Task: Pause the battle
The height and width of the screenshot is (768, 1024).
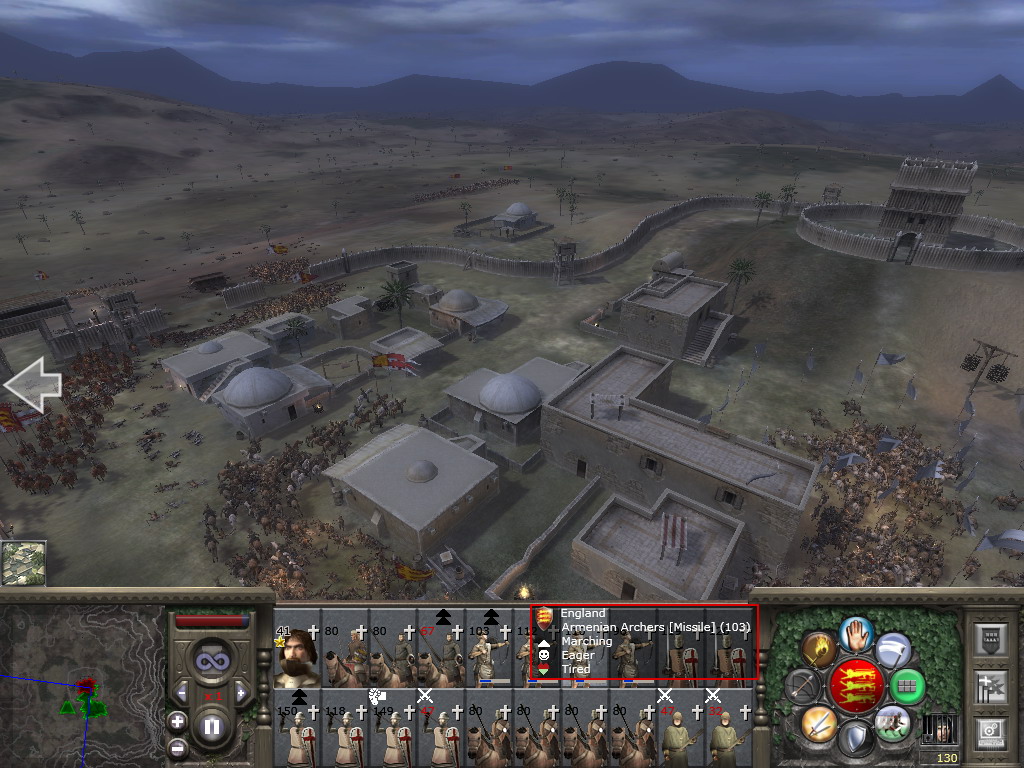Action: point(211,727)
